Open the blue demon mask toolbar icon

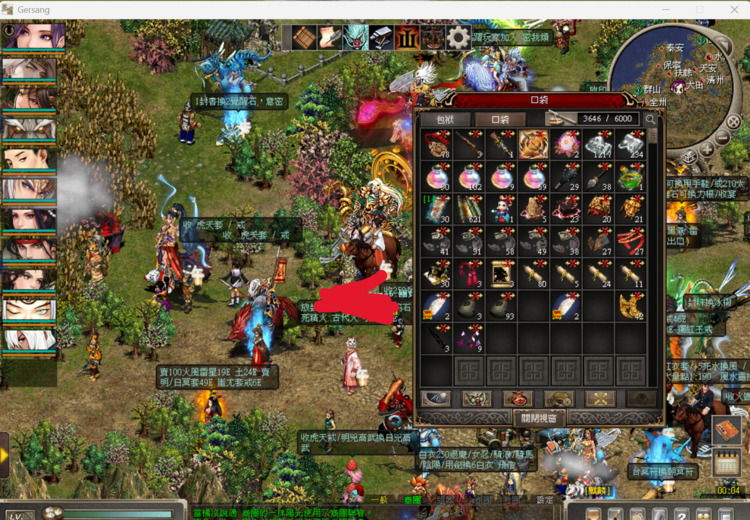click(x=356, y=38)
